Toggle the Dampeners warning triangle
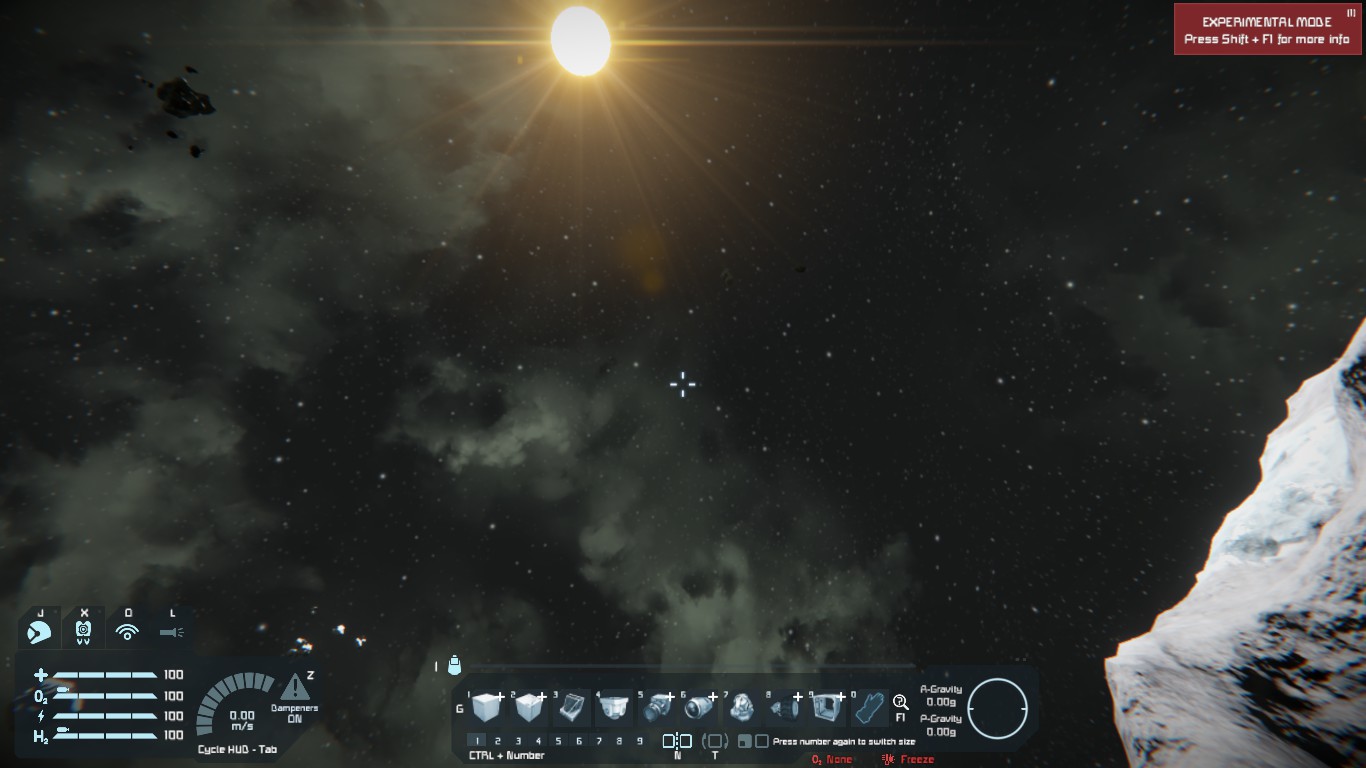Screen dimensions: 1366x768 [294, 688]
